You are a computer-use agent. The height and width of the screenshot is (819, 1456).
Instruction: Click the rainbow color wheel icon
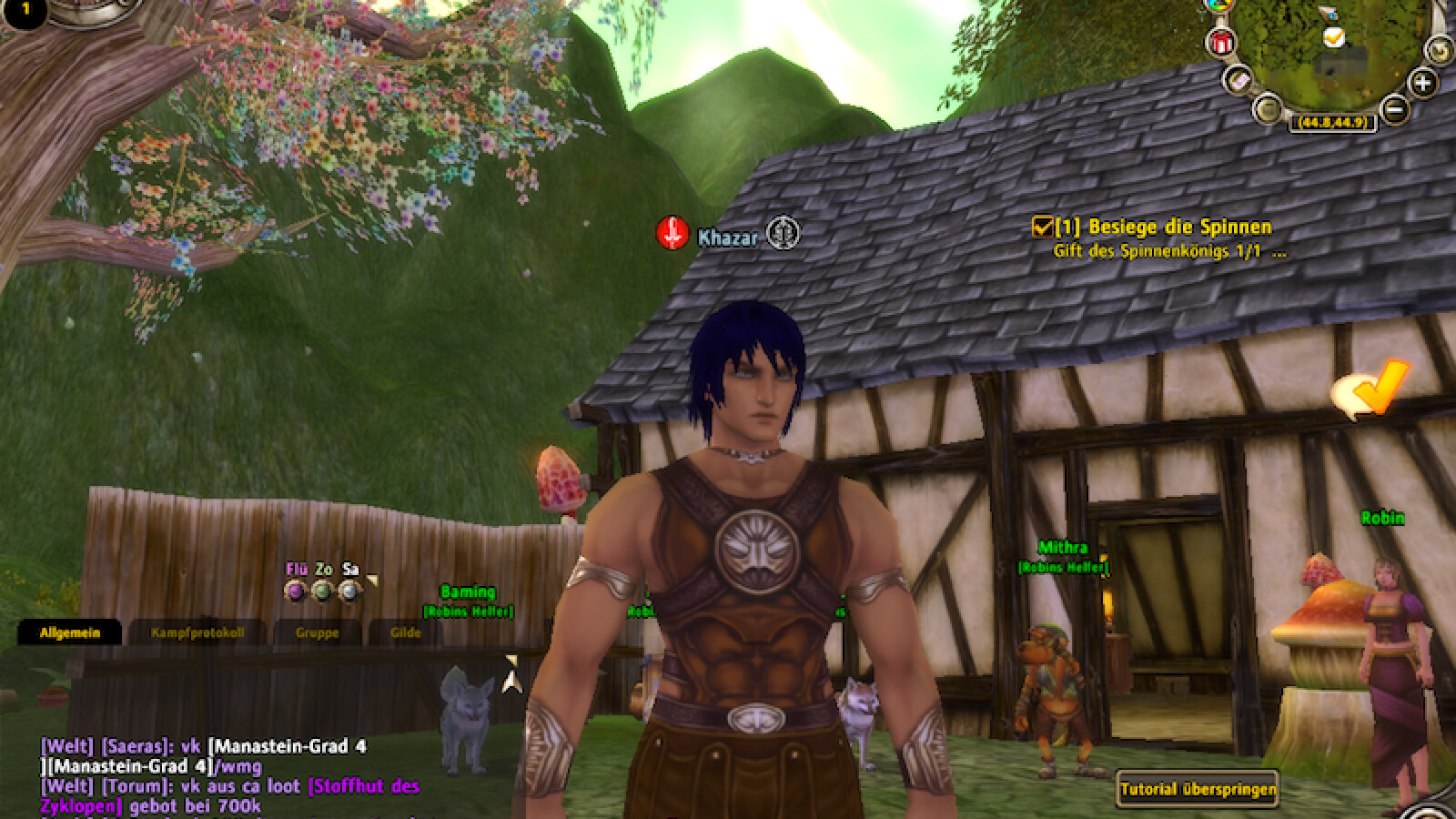click(x=1218, y=5)
